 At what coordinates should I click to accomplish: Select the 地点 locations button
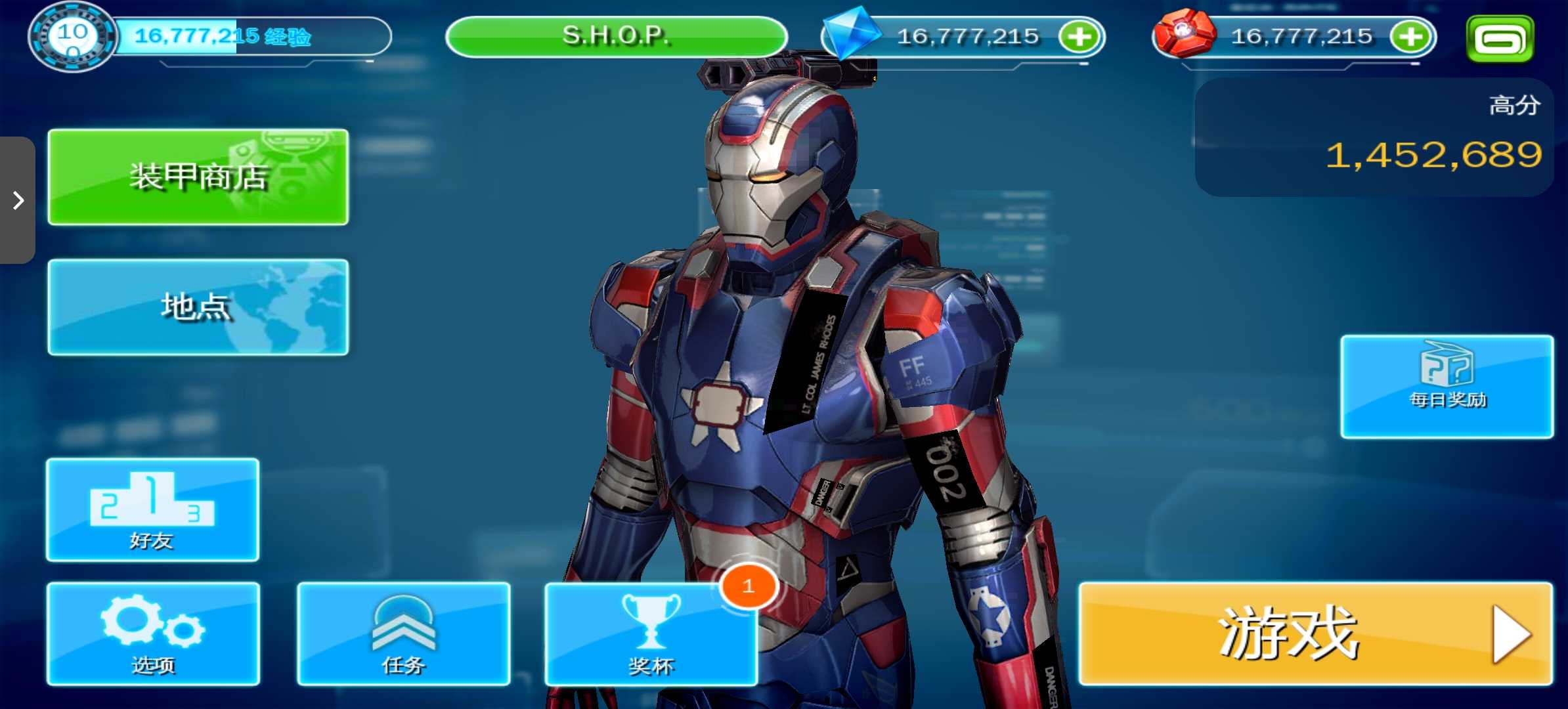(x=198, y=307)
